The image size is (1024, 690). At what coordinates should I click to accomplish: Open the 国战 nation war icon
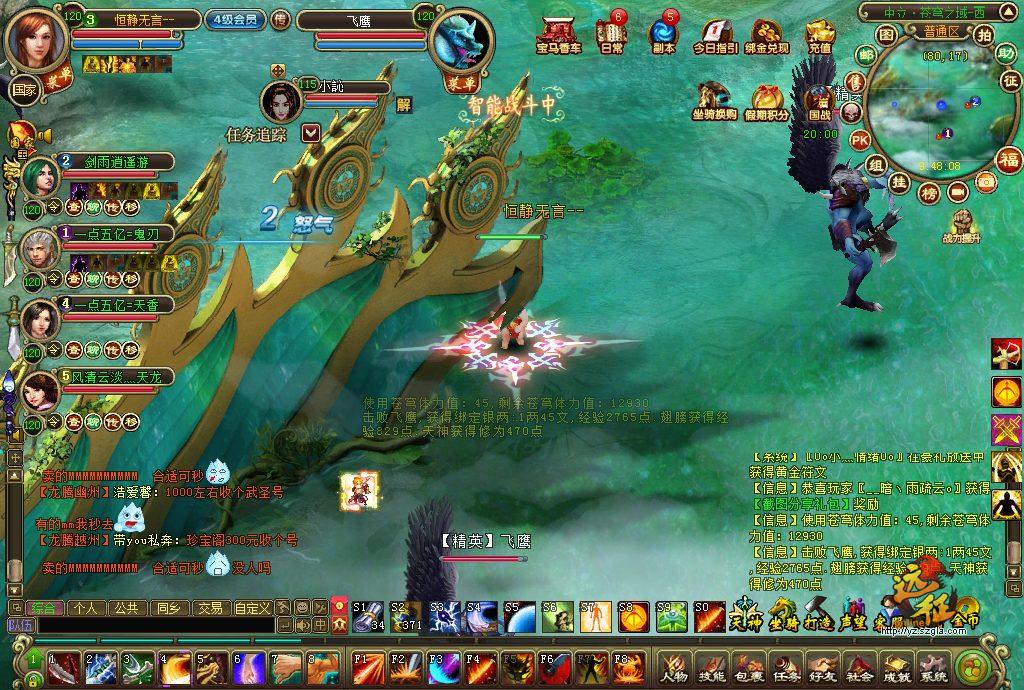coord(820,101)
